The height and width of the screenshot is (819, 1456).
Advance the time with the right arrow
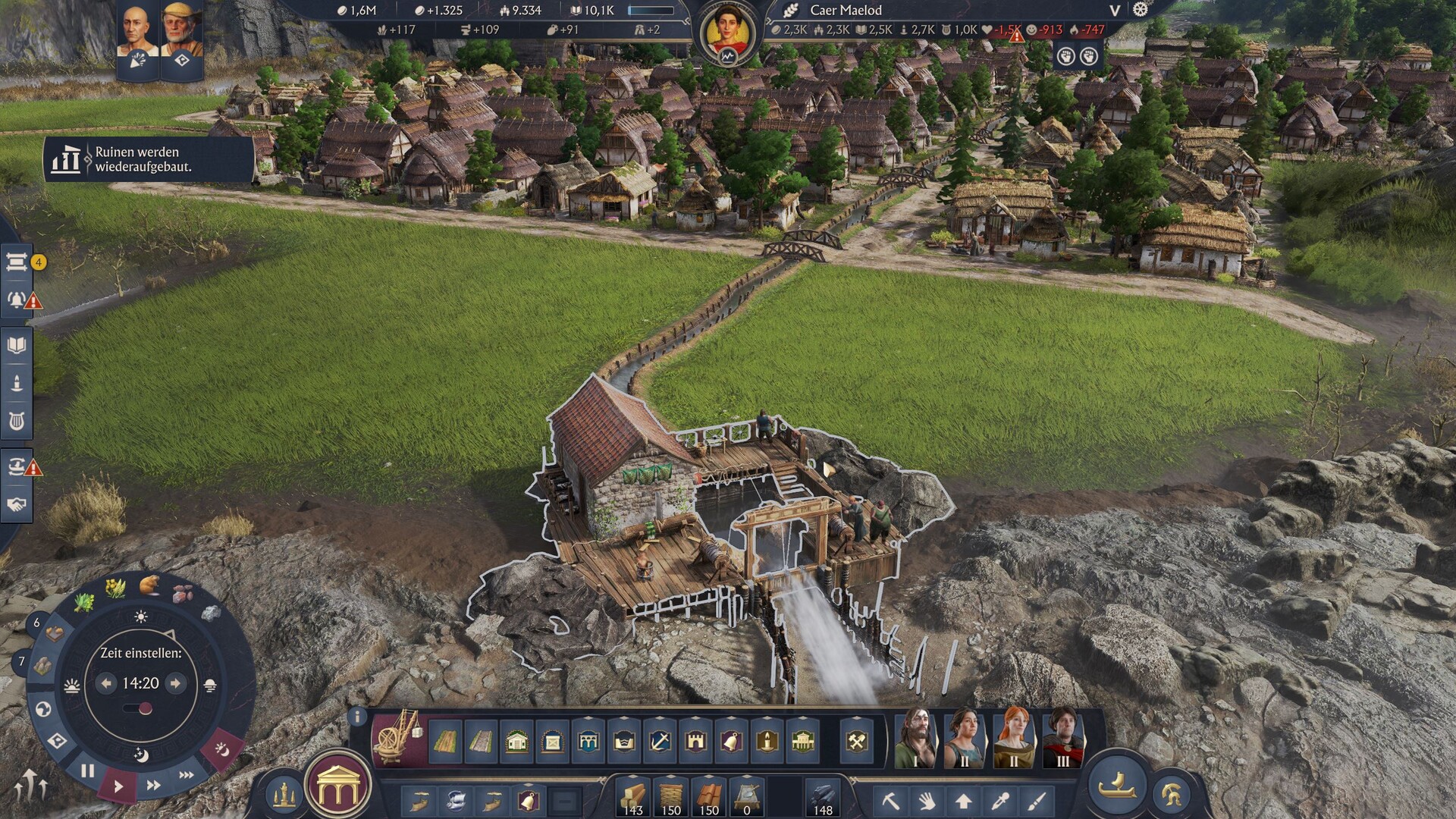(x=176, y=683)
